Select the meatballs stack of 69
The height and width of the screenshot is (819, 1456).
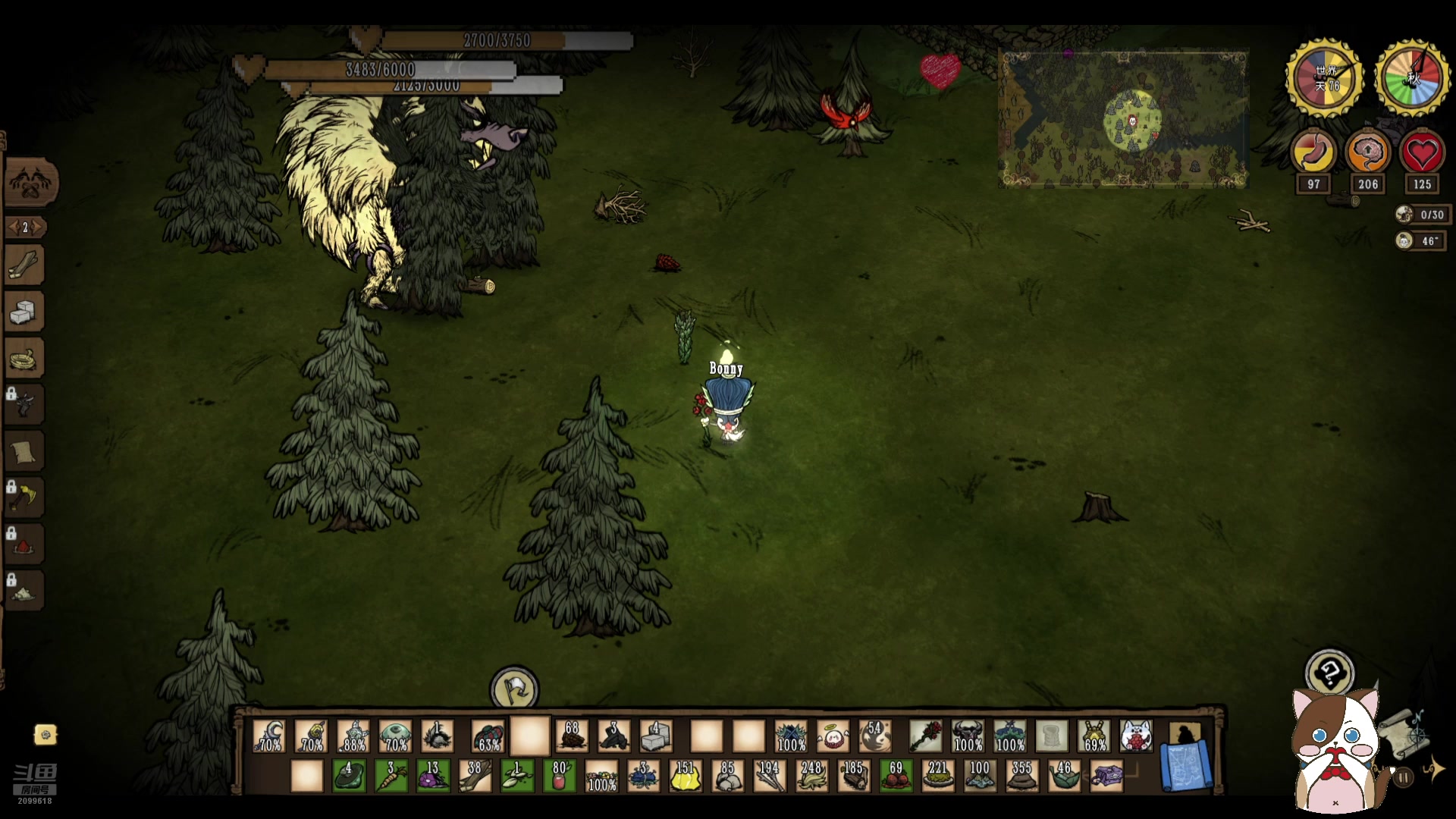(x=896, y=777)
